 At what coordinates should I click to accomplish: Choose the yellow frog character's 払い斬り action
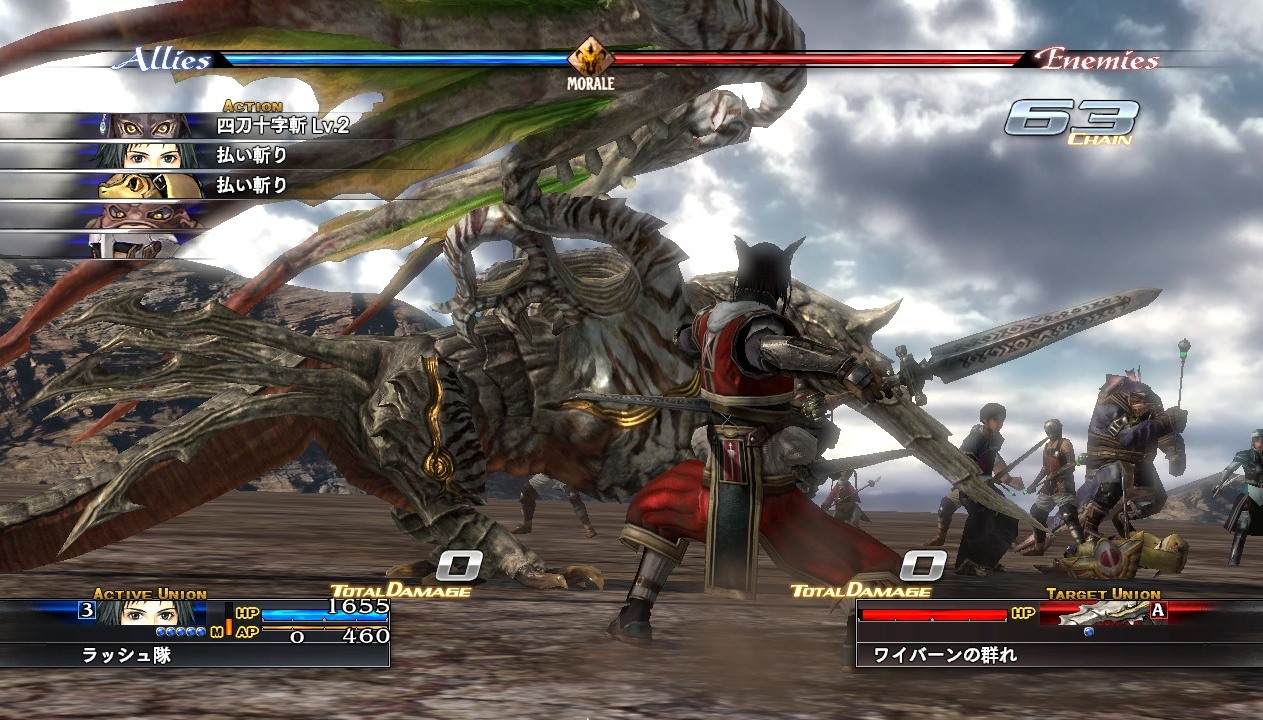pos(252,185)
